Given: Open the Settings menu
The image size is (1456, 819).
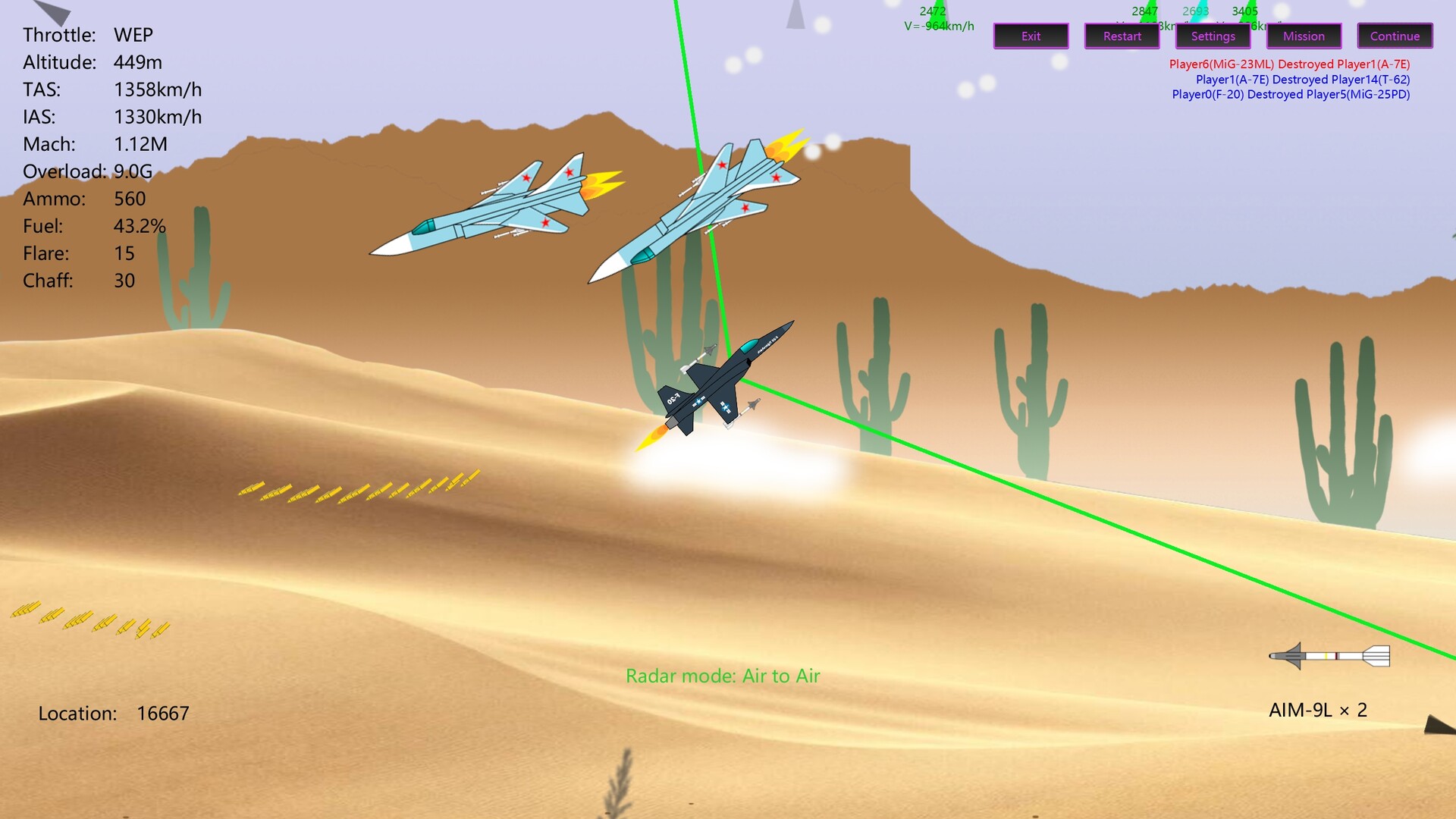Looking at the screenshot, I should (1212, 36).
